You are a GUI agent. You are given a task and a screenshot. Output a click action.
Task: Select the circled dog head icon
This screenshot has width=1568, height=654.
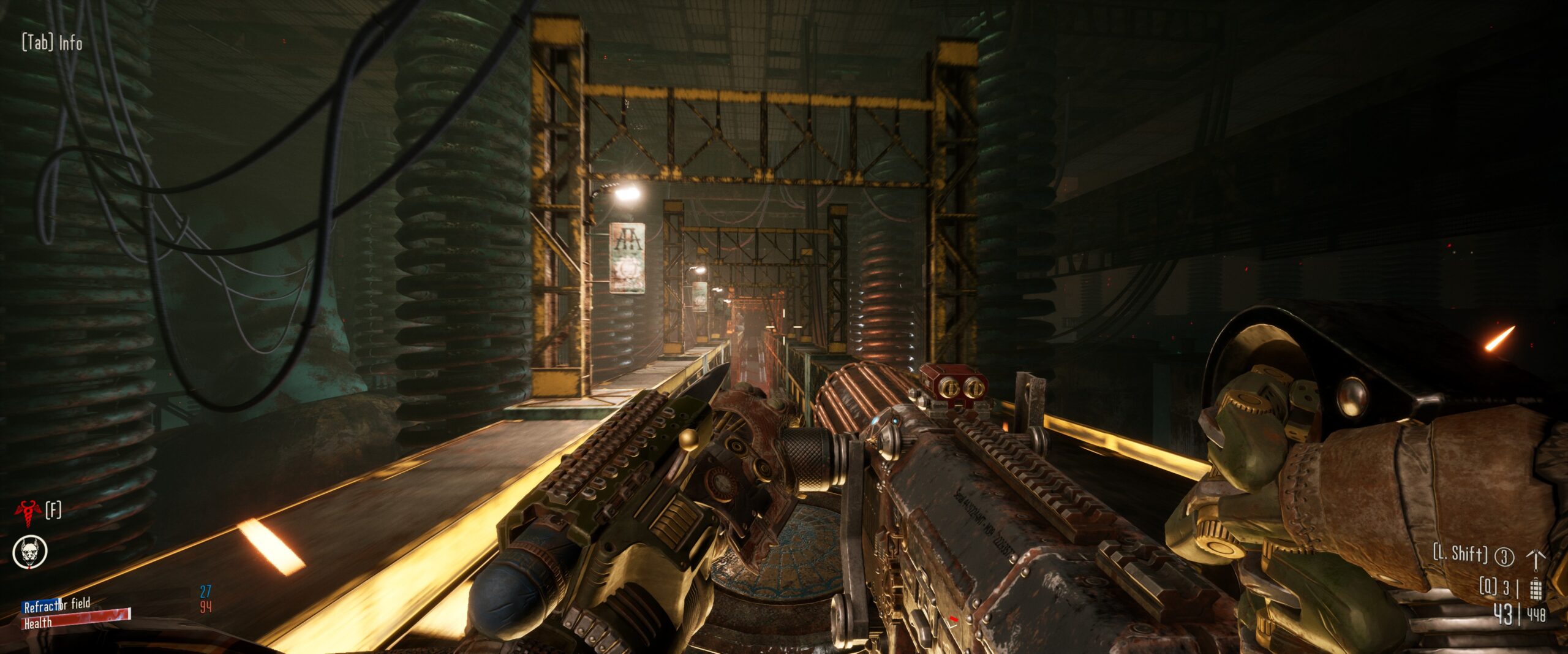click(30, 552)
